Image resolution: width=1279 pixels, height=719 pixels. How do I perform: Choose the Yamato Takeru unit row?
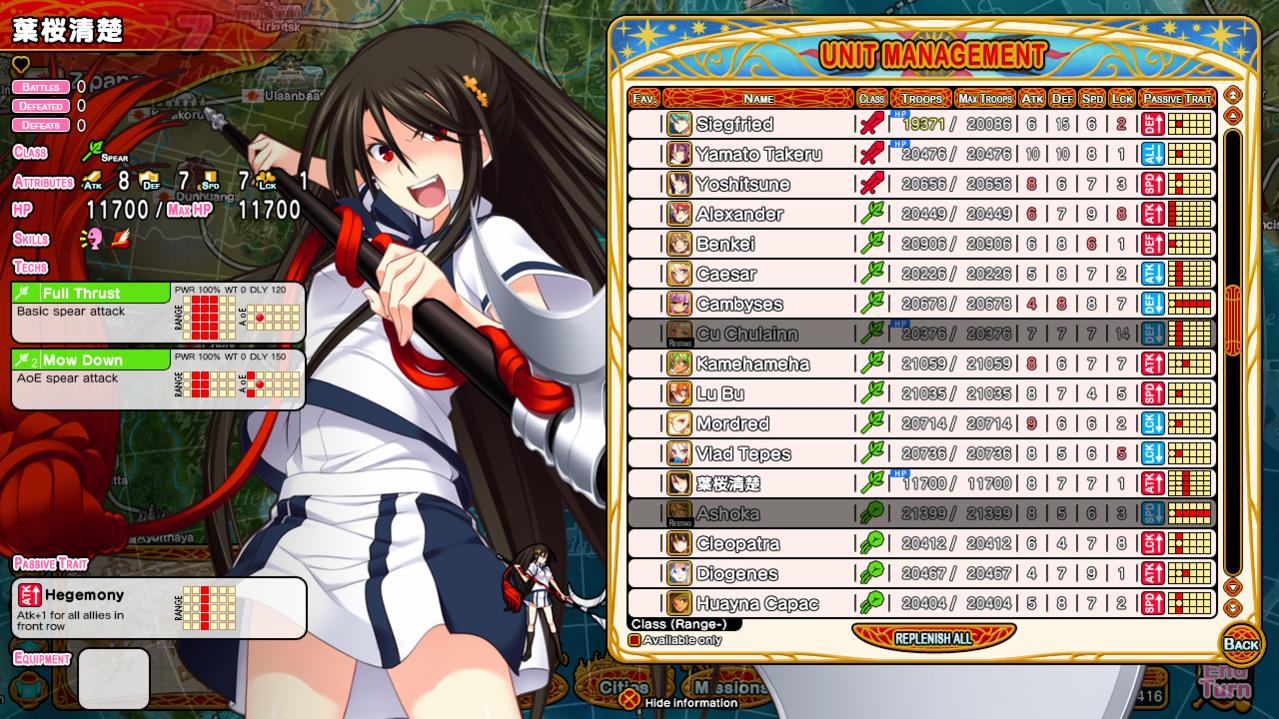point(758,154)
